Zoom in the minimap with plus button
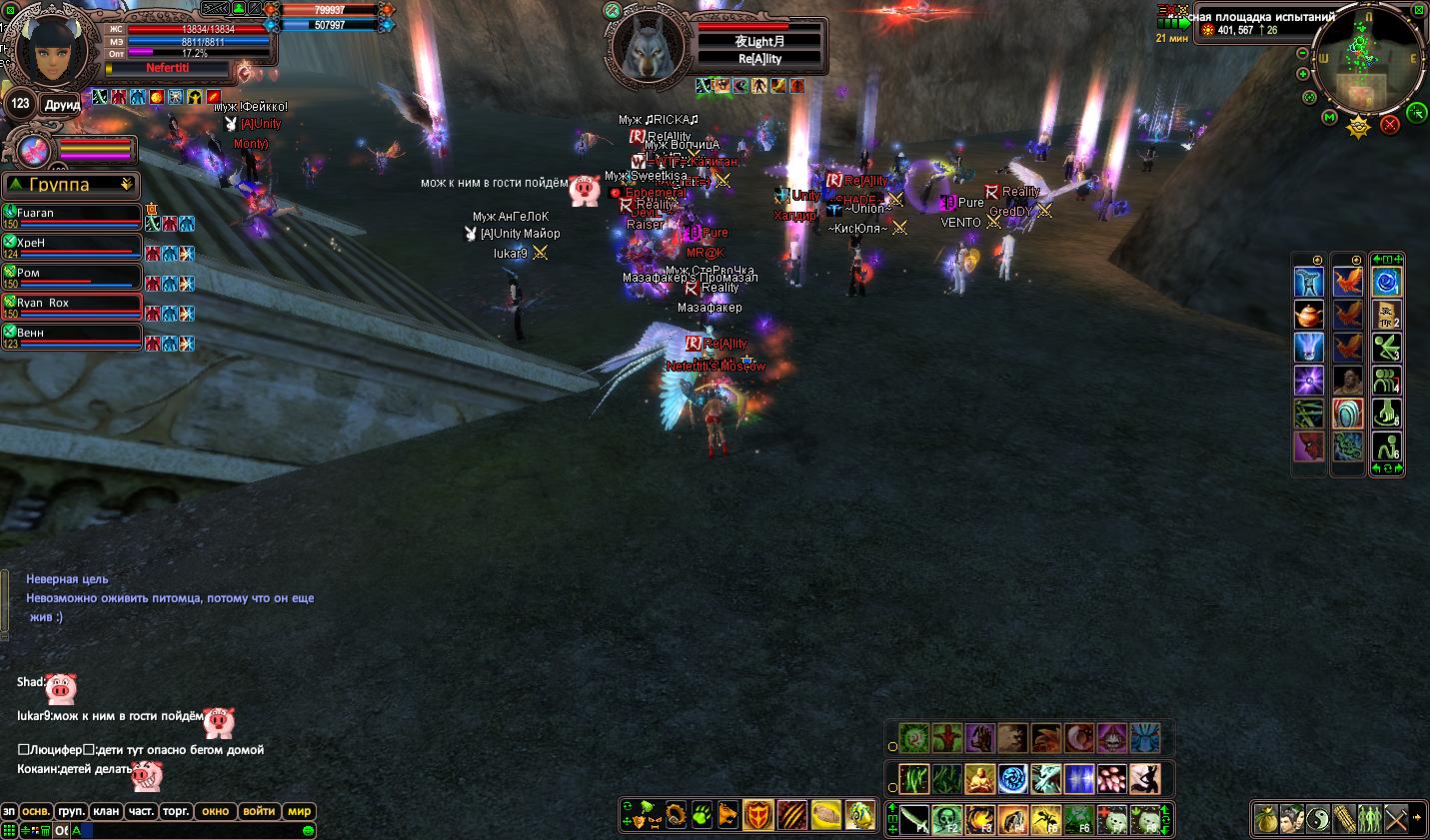The width and height of the screenshot is (1430, 840). click(x=1302, y=74)
